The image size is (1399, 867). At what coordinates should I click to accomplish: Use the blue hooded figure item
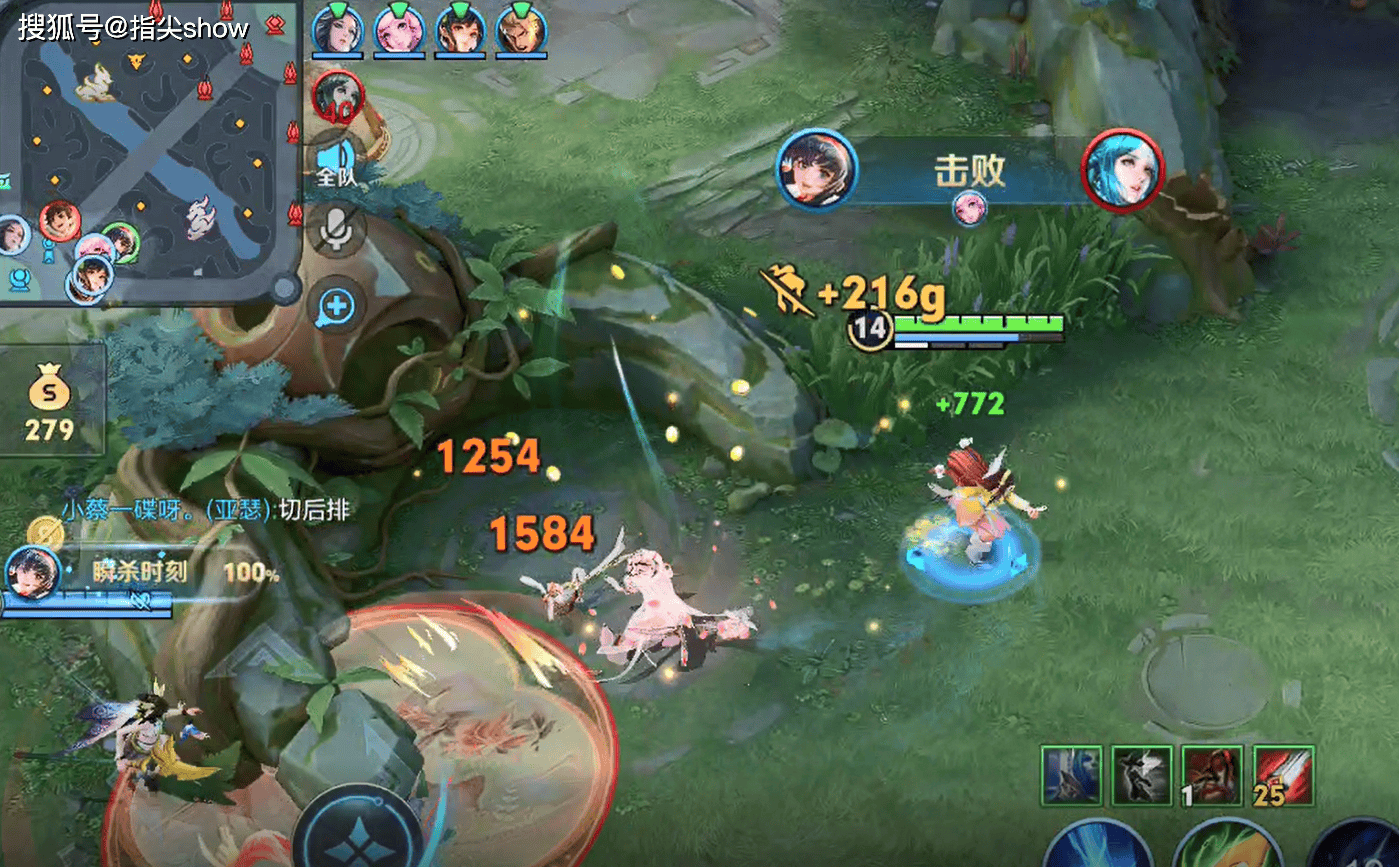point(1071,776)
